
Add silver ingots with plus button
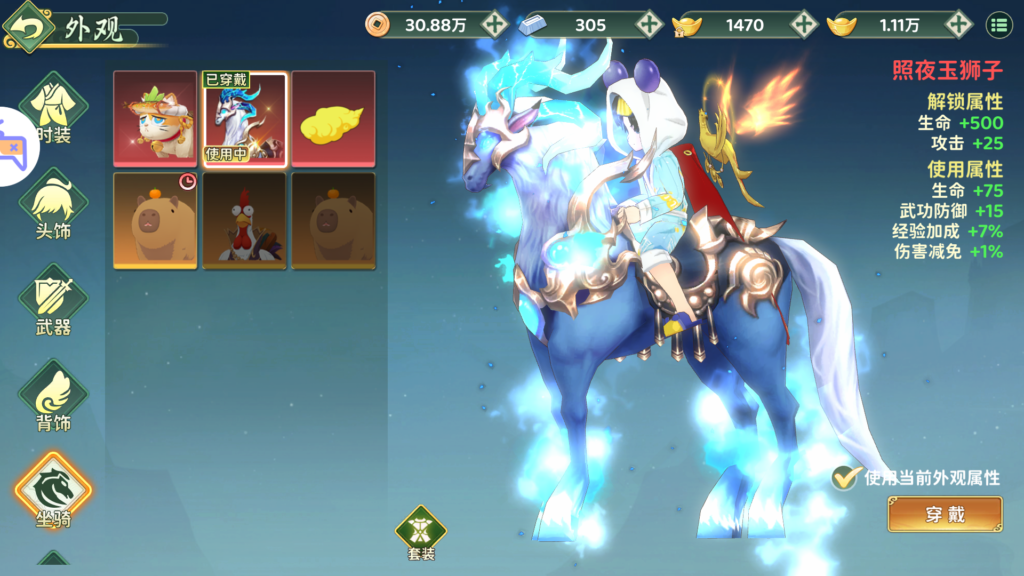point(649,25)
